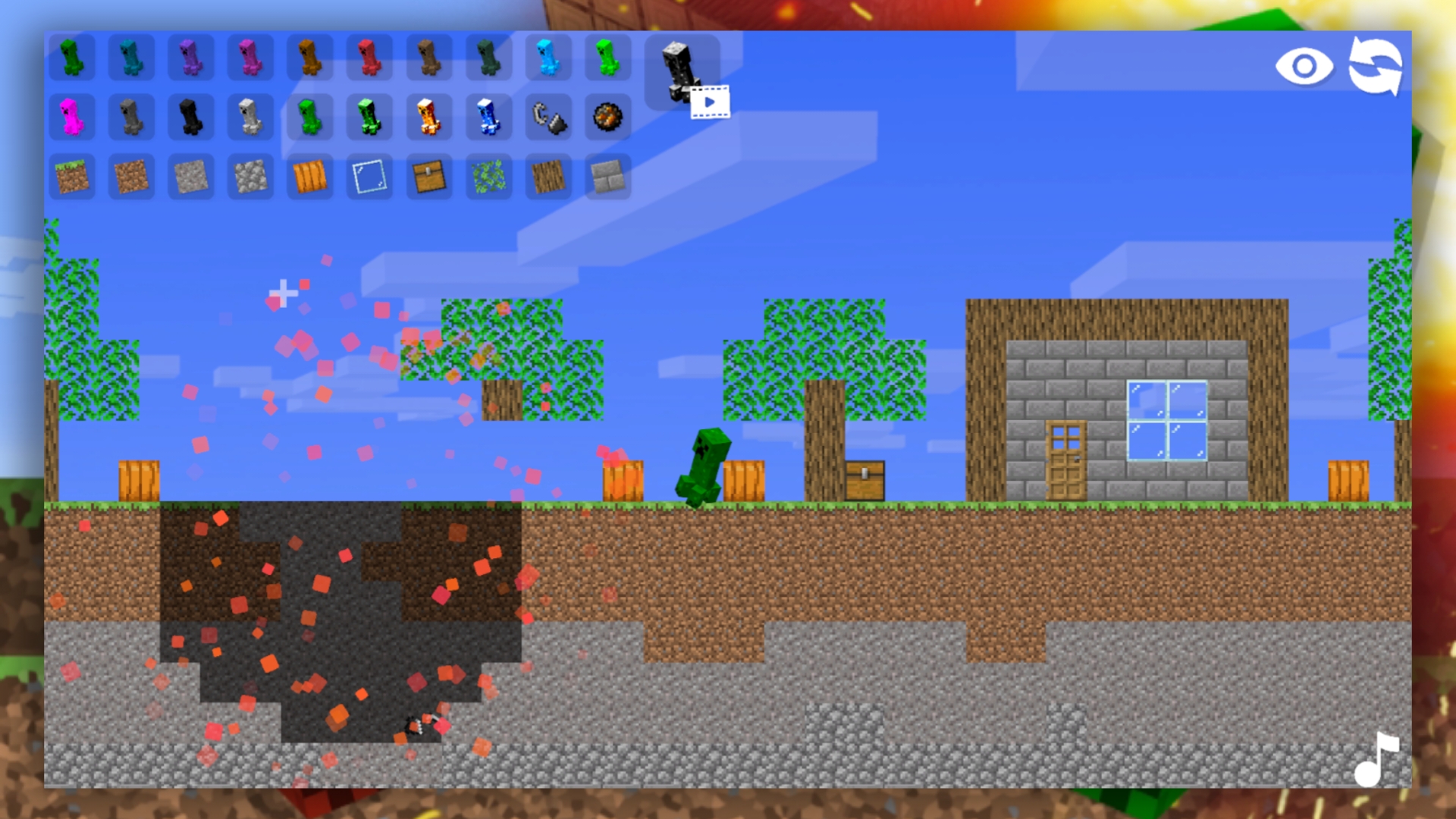Screen dimensions: 1456x819
Task: Play the video badge on the selected creeper
Action: pos(709,101)
